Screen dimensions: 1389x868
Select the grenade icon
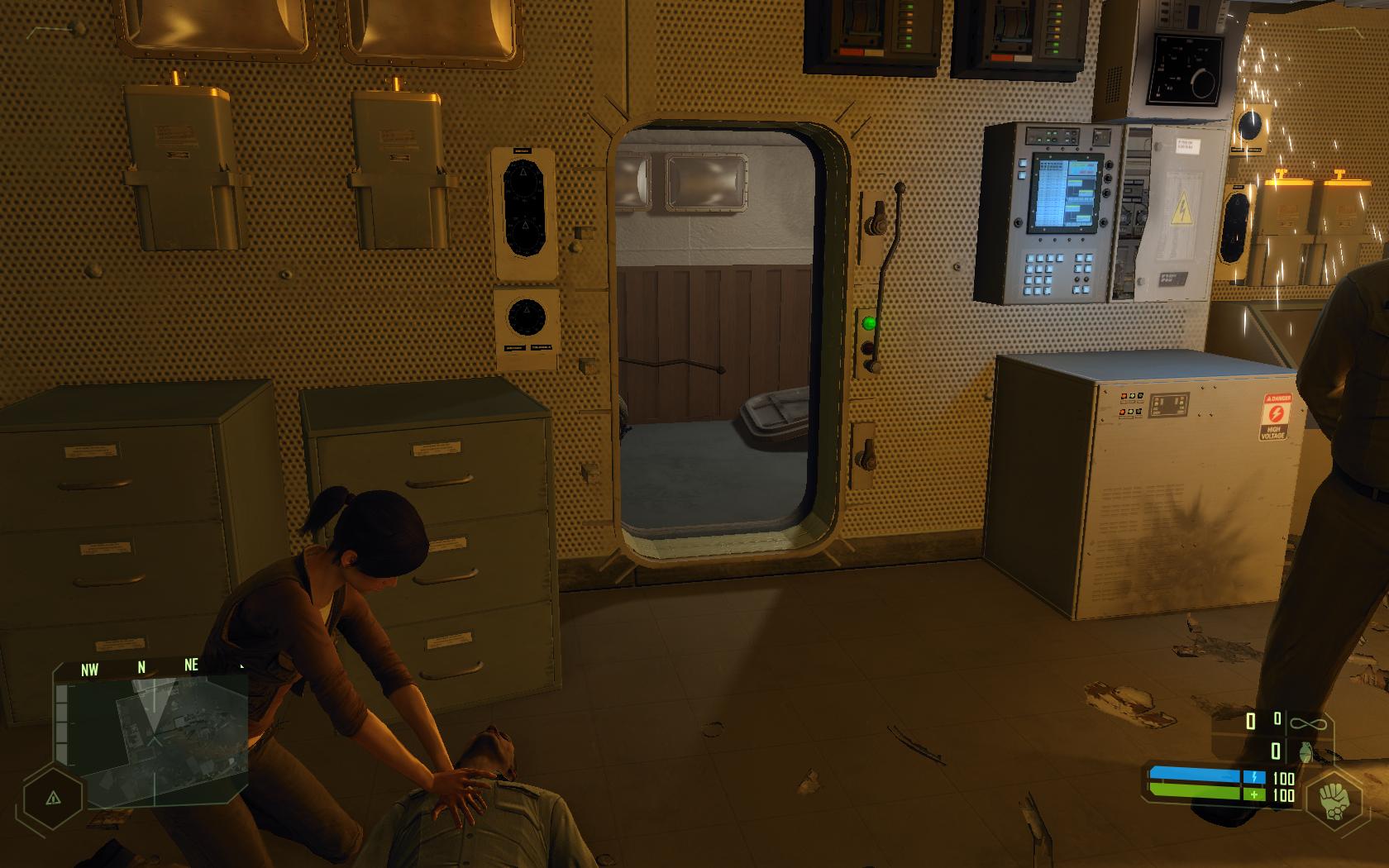point(1307,751)
